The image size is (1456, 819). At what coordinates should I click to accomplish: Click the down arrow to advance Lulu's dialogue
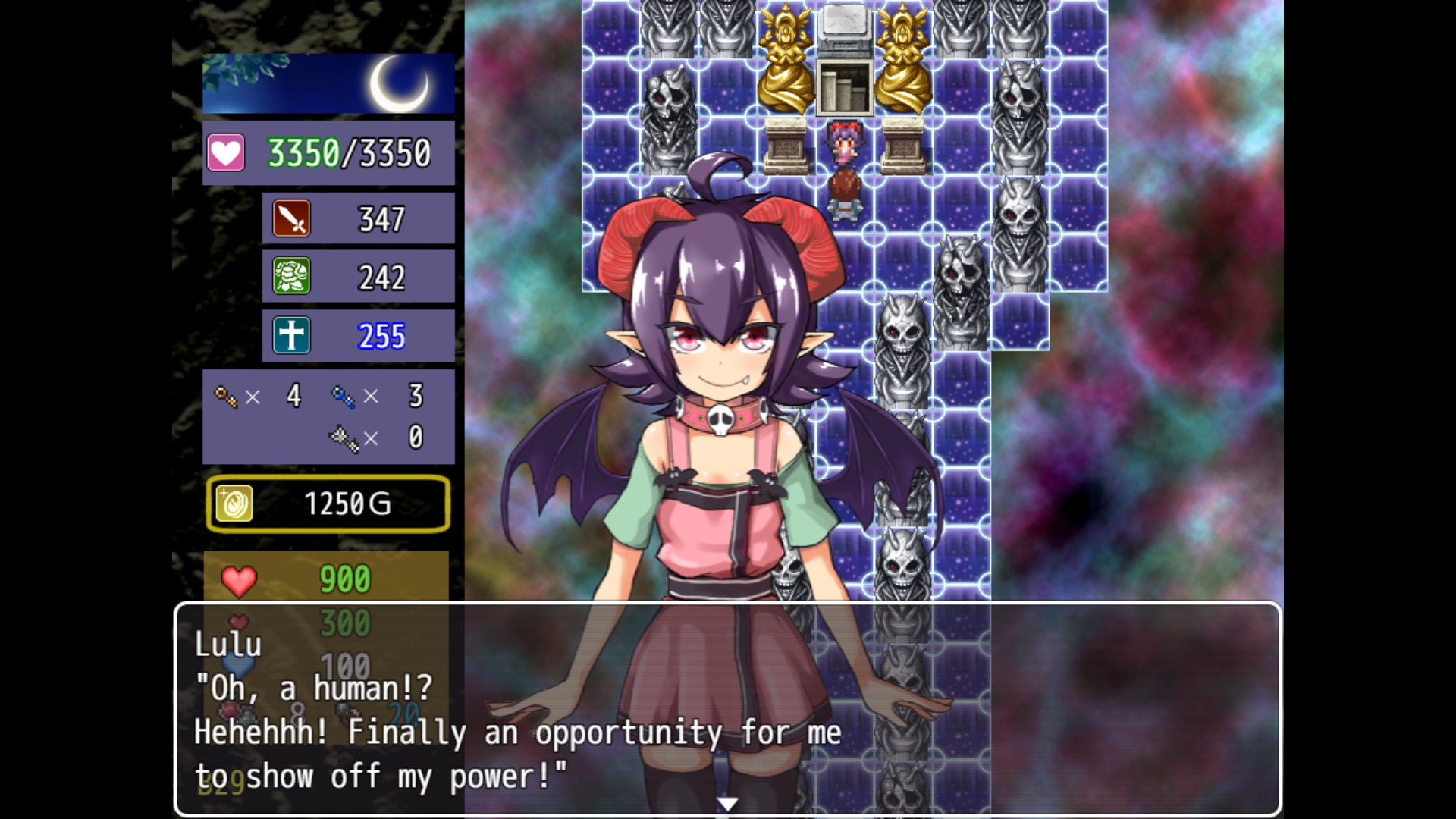coord(727,802)
